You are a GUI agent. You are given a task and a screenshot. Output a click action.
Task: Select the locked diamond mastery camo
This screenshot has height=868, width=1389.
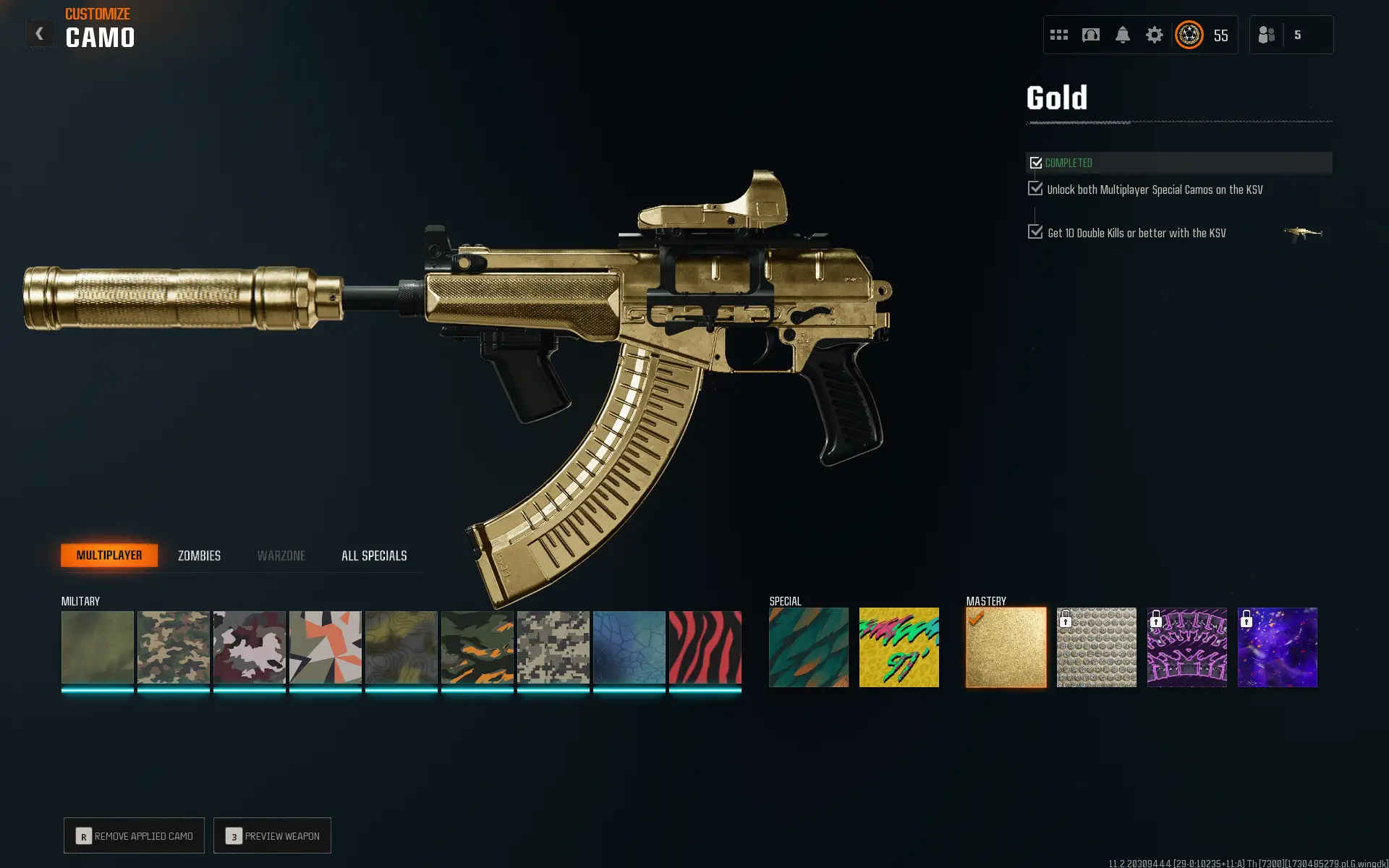1096,647
